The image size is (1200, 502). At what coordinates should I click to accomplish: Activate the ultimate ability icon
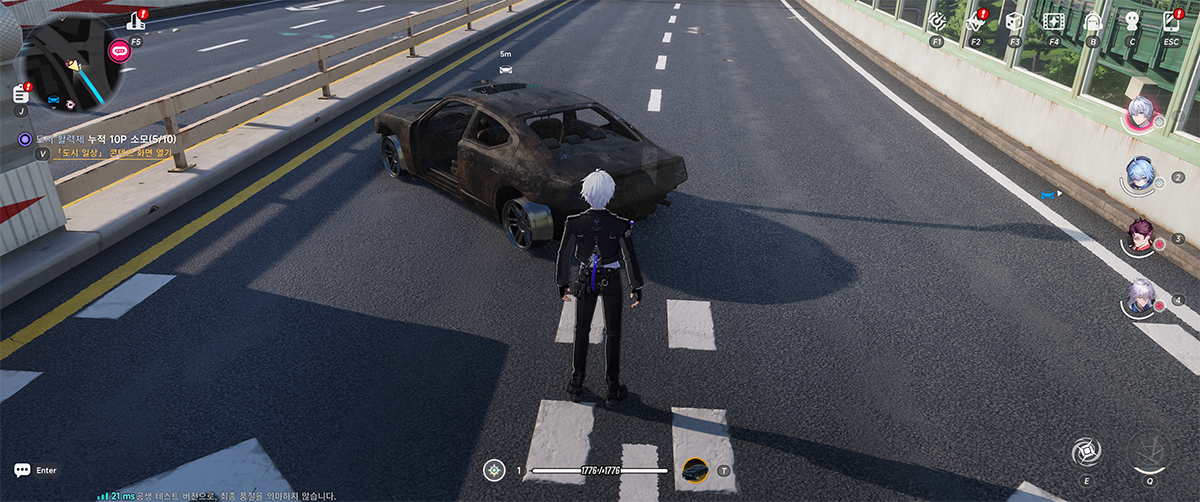[1149, 451]
